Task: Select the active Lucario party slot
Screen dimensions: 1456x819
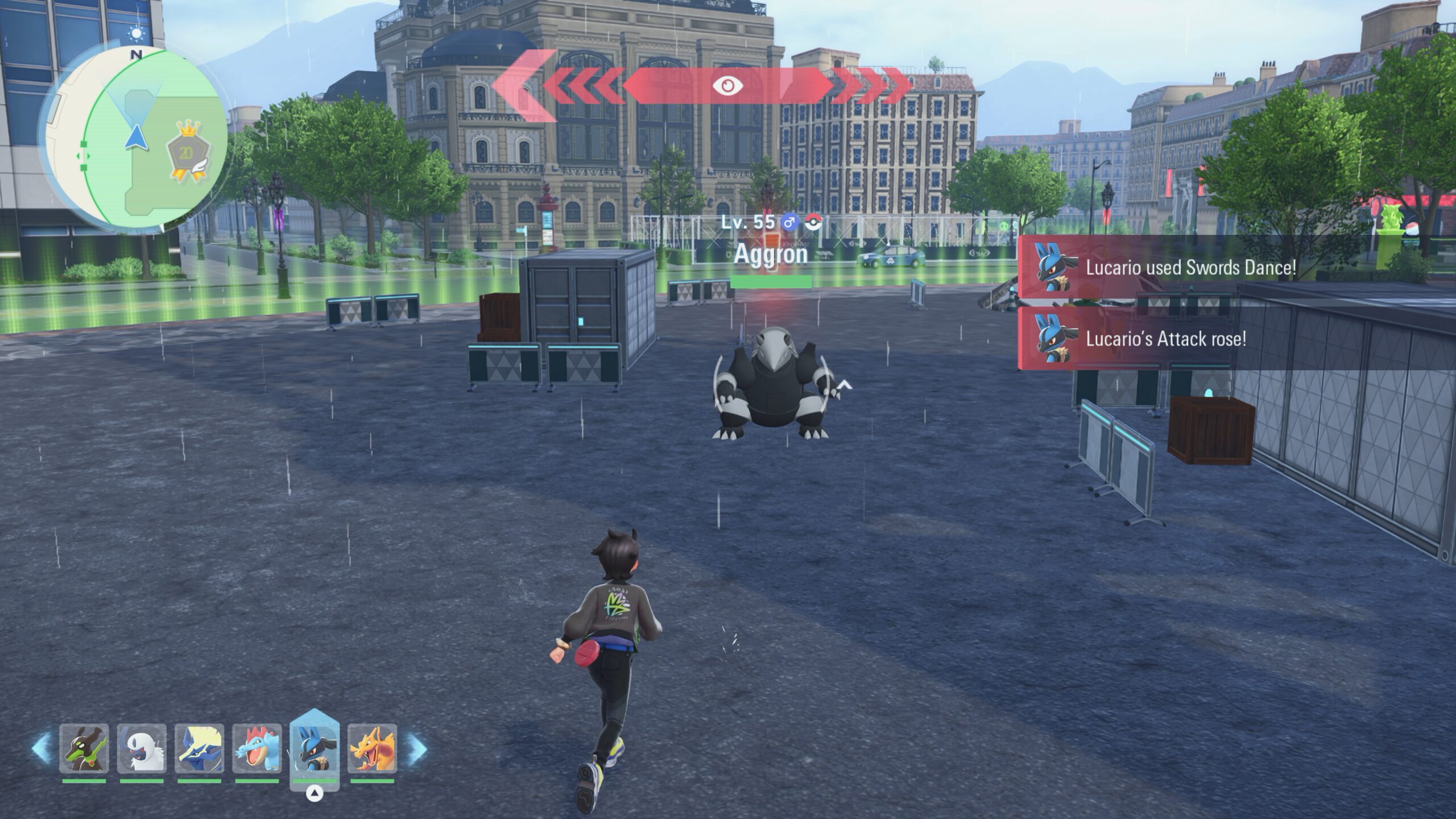Action: 315,748
